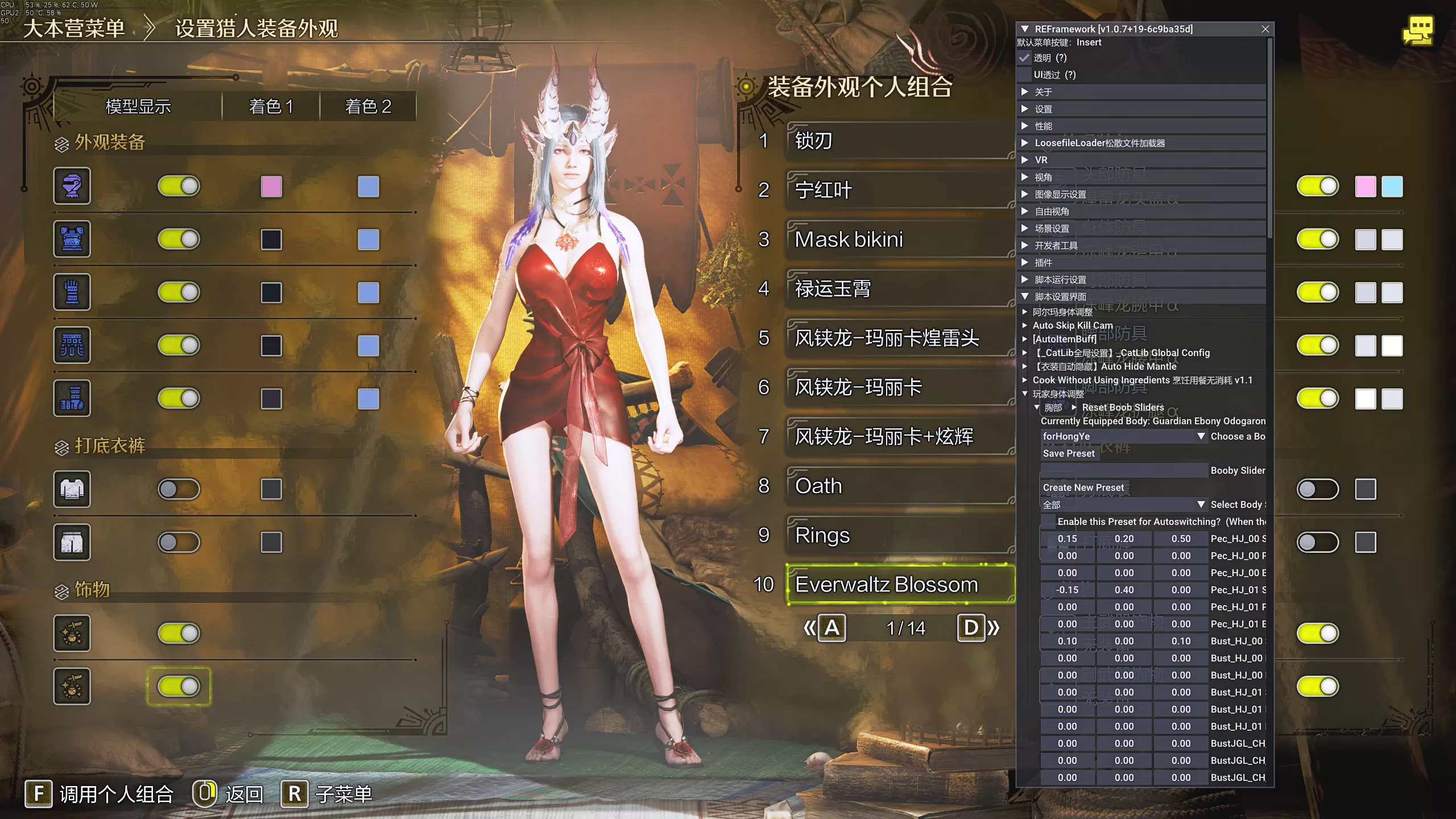Click the first charm icon under 饰物
The width and height of the screenshot is (1456, 819).
click(x=72, y=633)
